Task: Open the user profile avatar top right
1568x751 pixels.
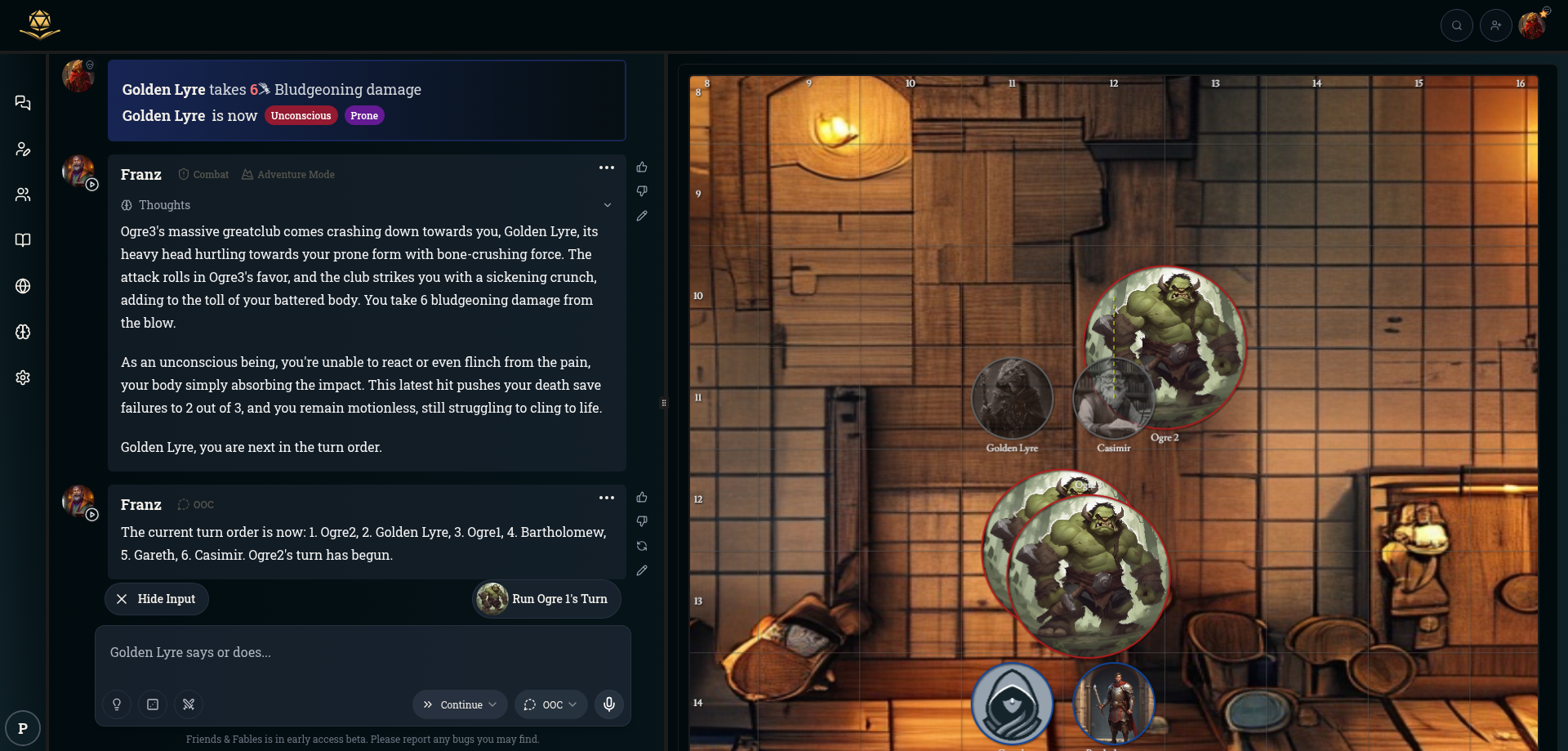Action: (1533, 25)
